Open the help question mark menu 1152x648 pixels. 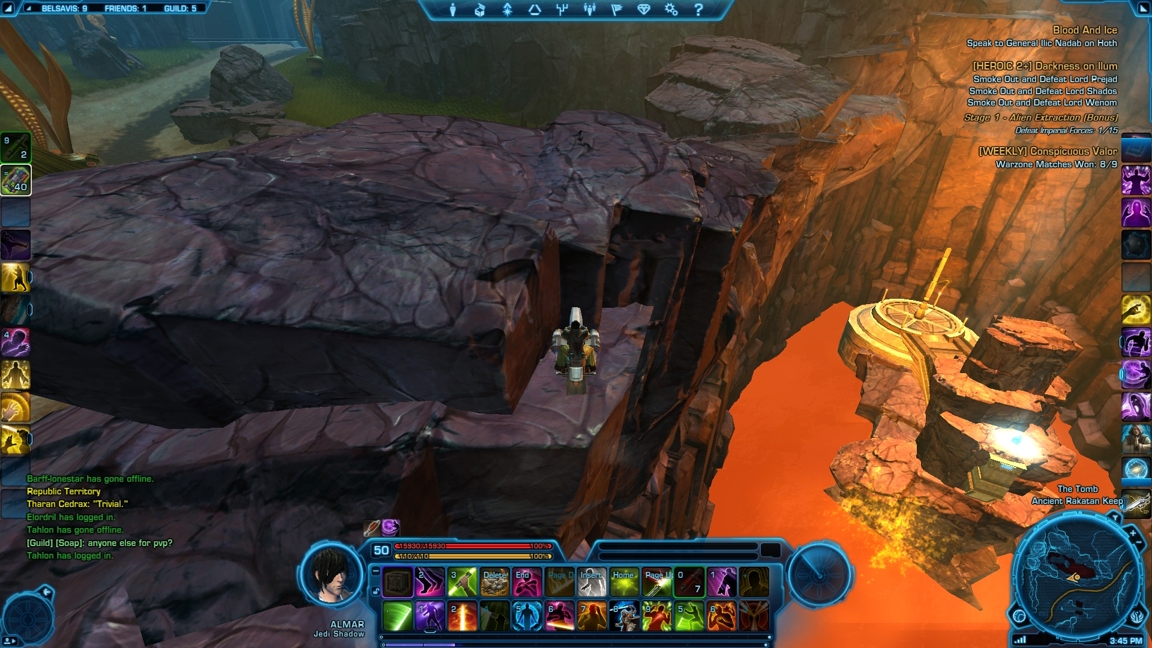pyautogui.click(x=698, y=10)
